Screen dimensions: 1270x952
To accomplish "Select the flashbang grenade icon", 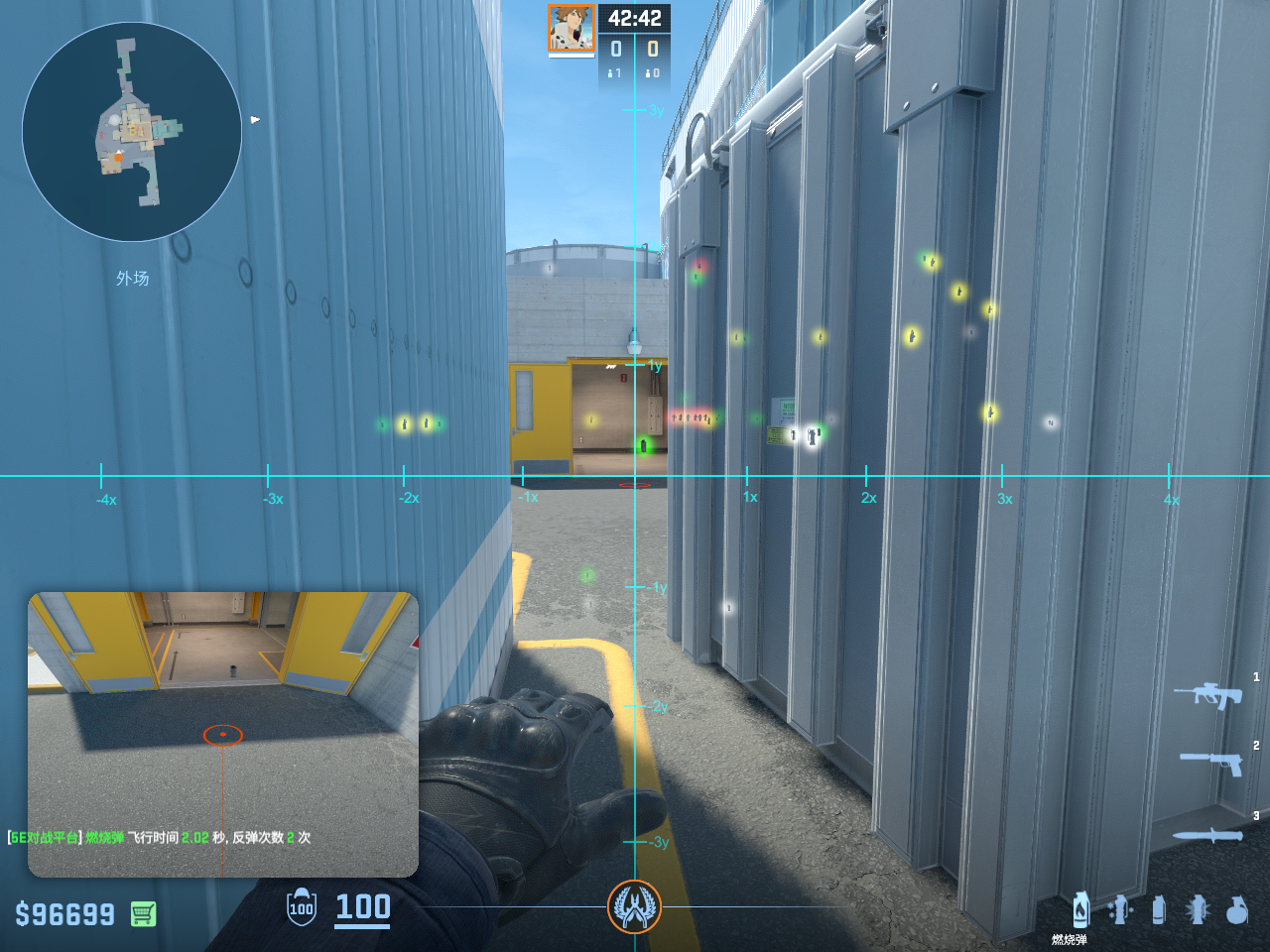I will 1198,909.
